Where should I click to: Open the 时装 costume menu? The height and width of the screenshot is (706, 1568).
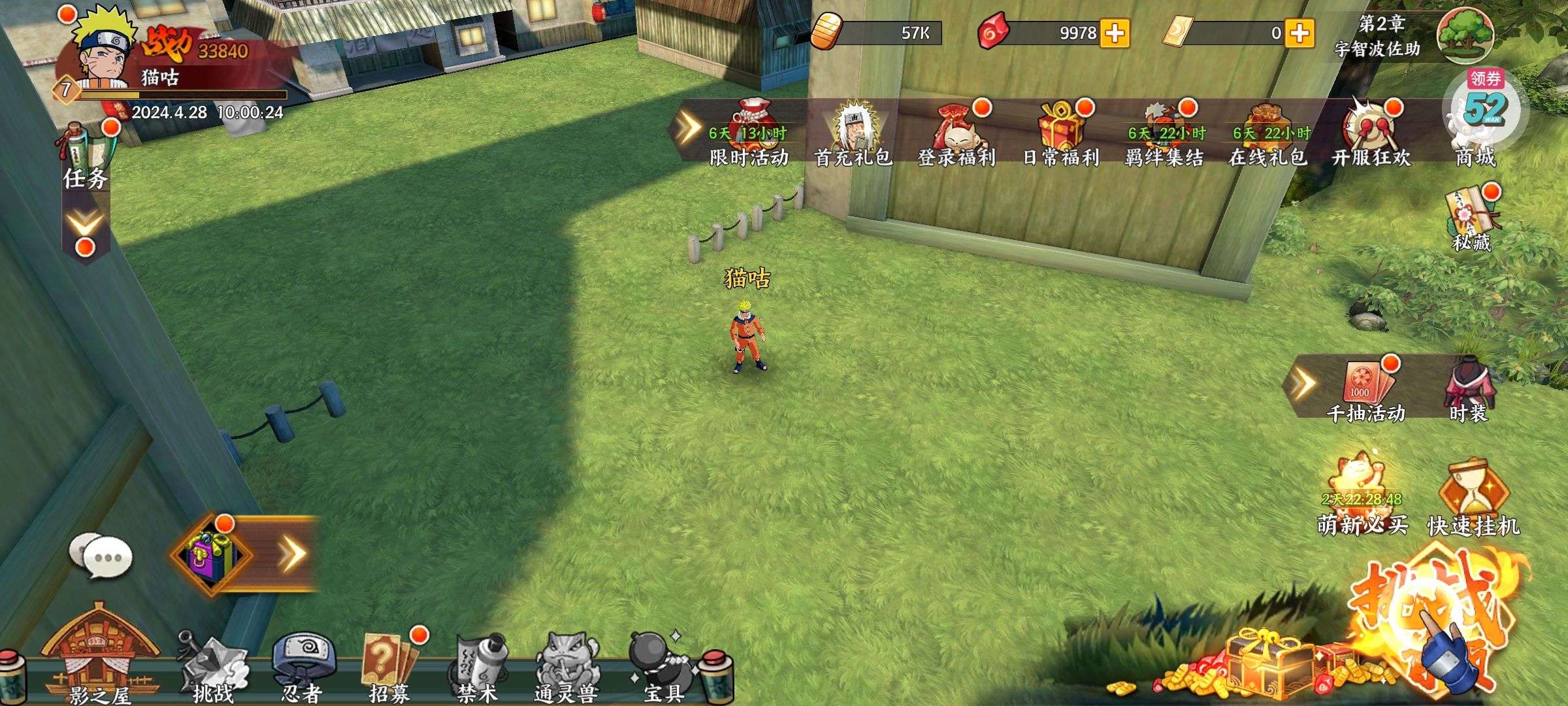point(1469,391)
